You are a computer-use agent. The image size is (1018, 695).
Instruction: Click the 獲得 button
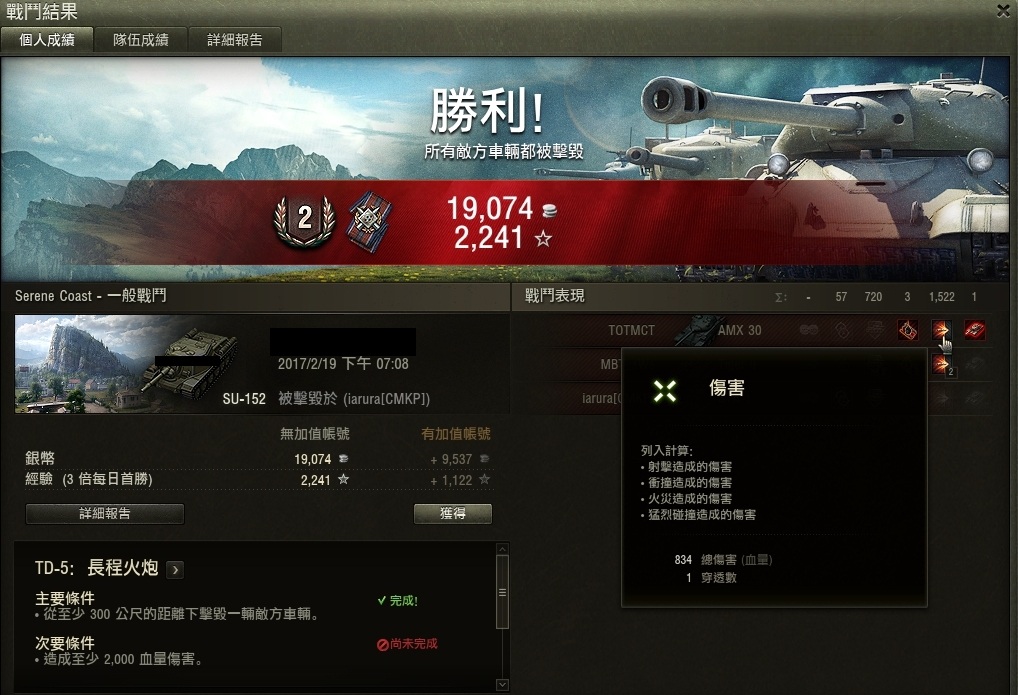coord(452,514)
